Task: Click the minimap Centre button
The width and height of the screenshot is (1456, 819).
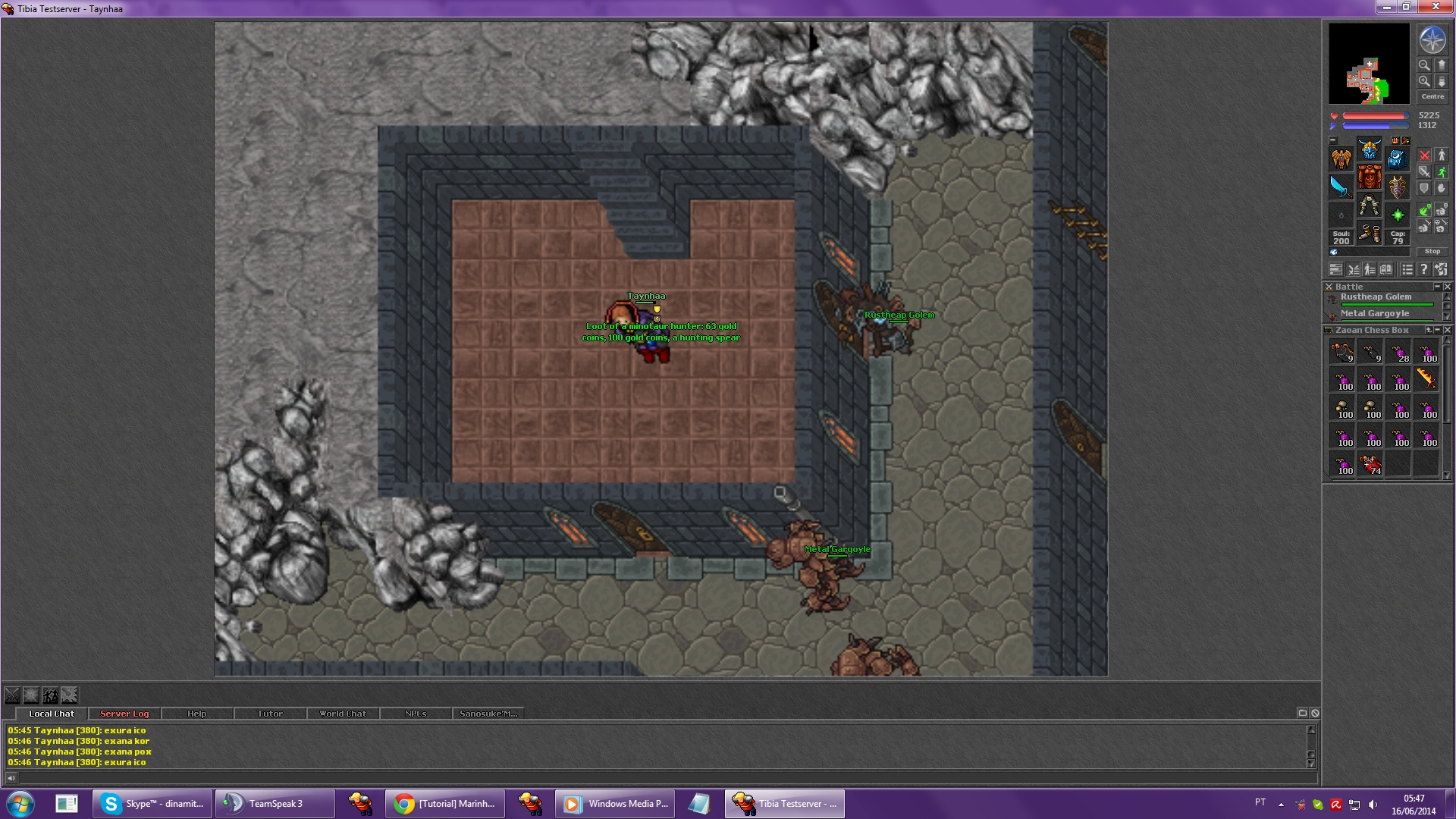Action: (x=1432, y=96)
